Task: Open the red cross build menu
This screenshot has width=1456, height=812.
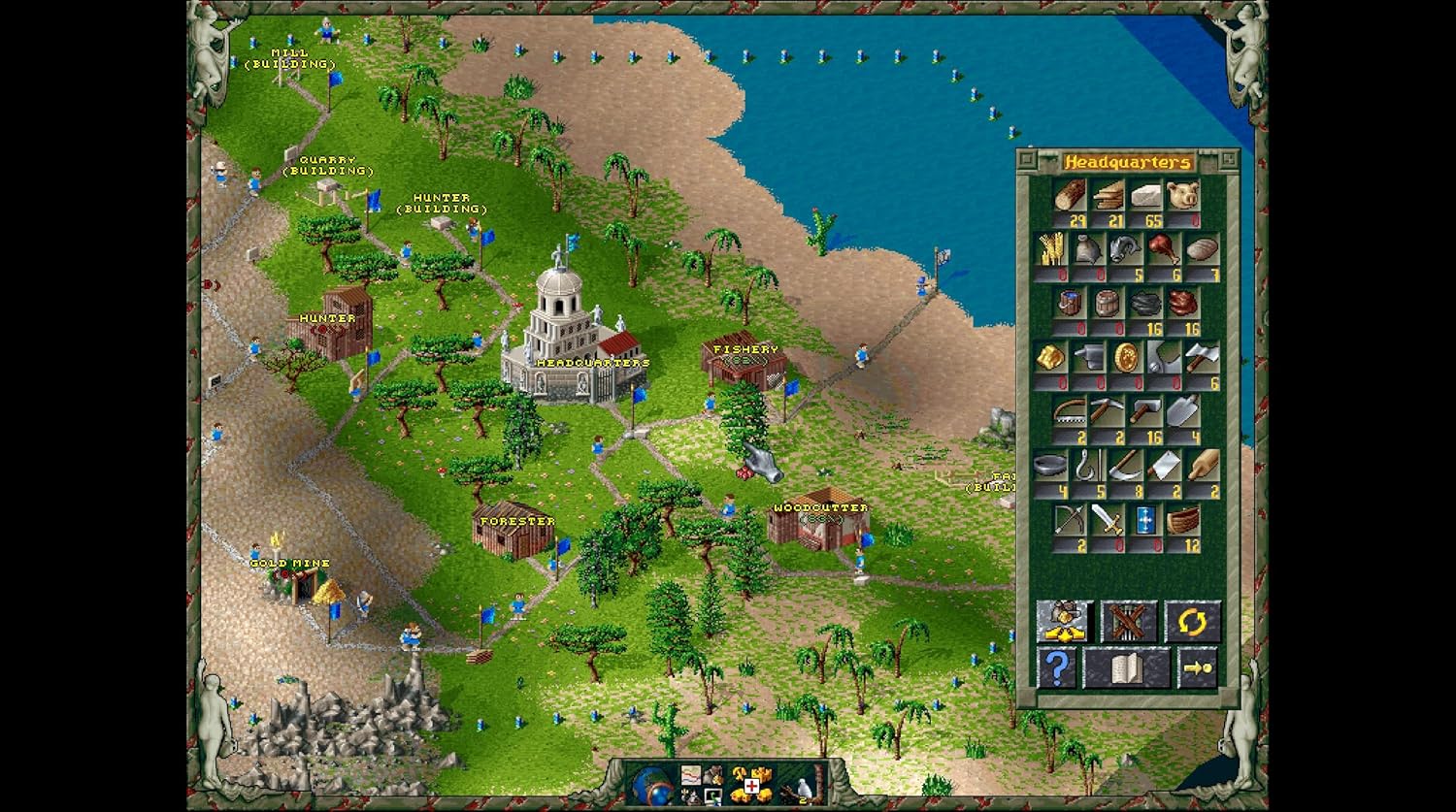Action: [750, 785]
